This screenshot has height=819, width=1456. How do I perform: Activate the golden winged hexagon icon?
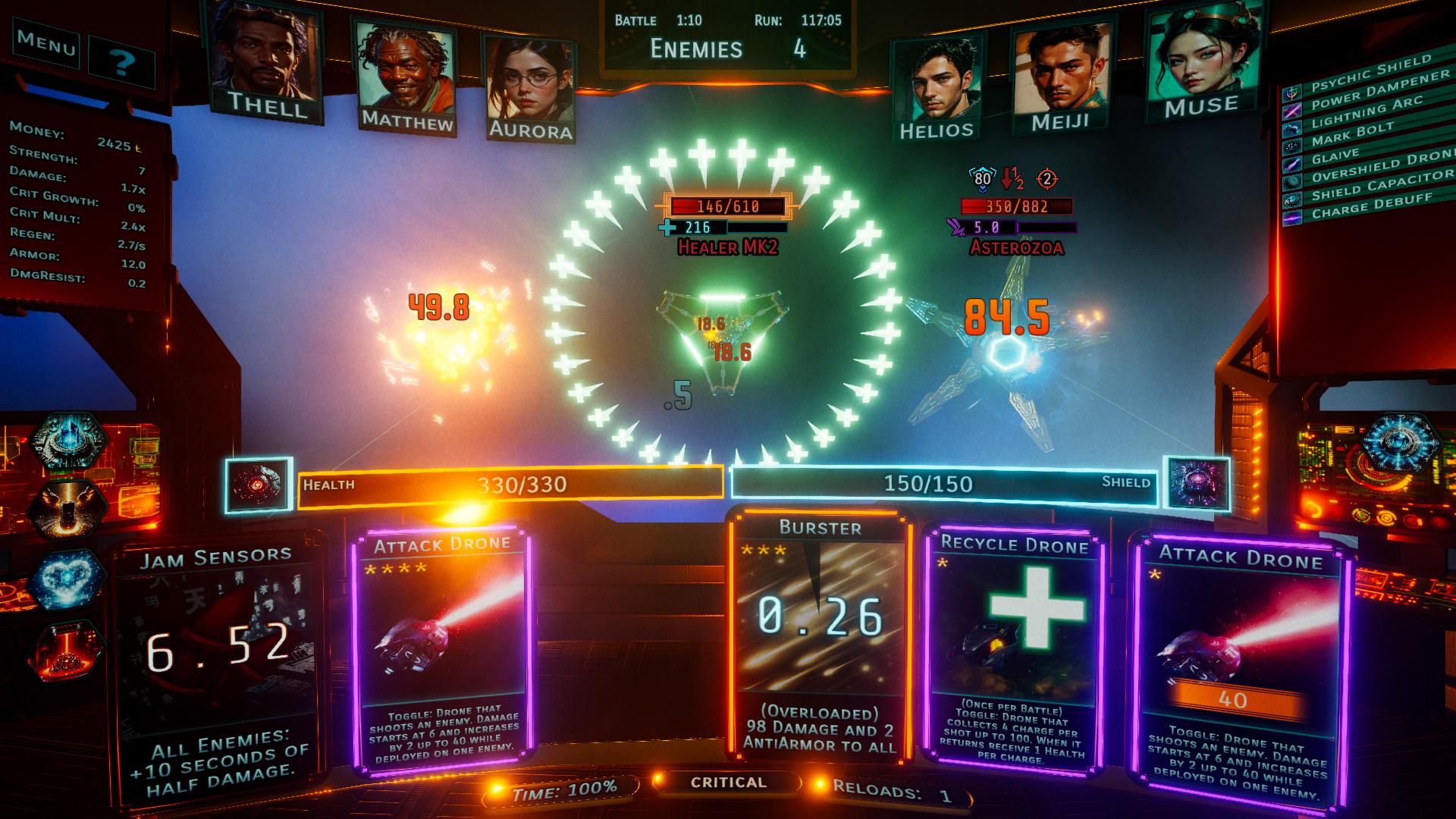pos(67,510)
